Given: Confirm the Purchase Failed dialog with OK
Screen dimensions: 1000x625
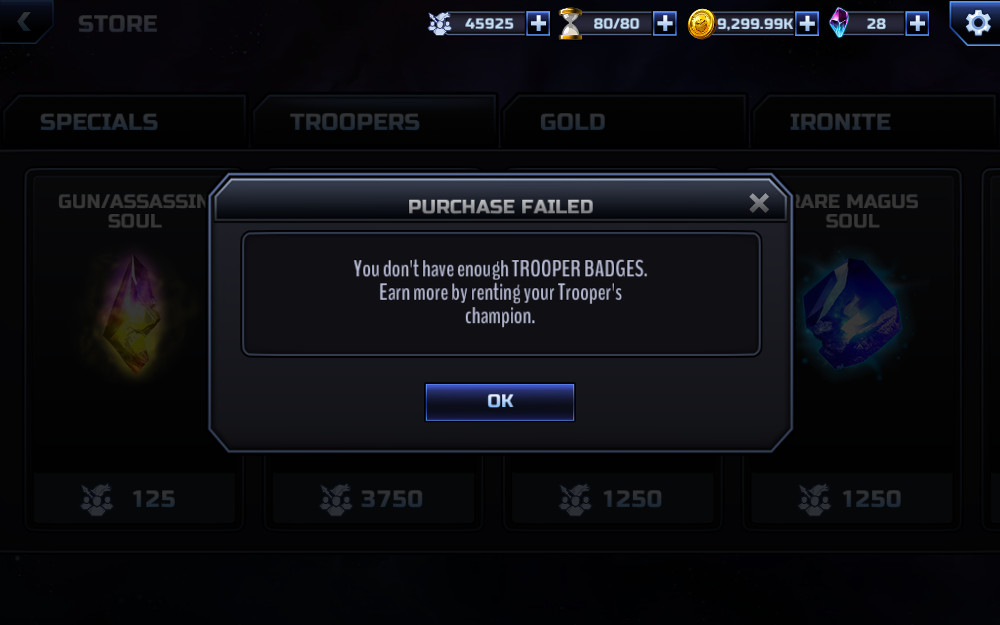Looking at the screenshot, I should [500, 401].
